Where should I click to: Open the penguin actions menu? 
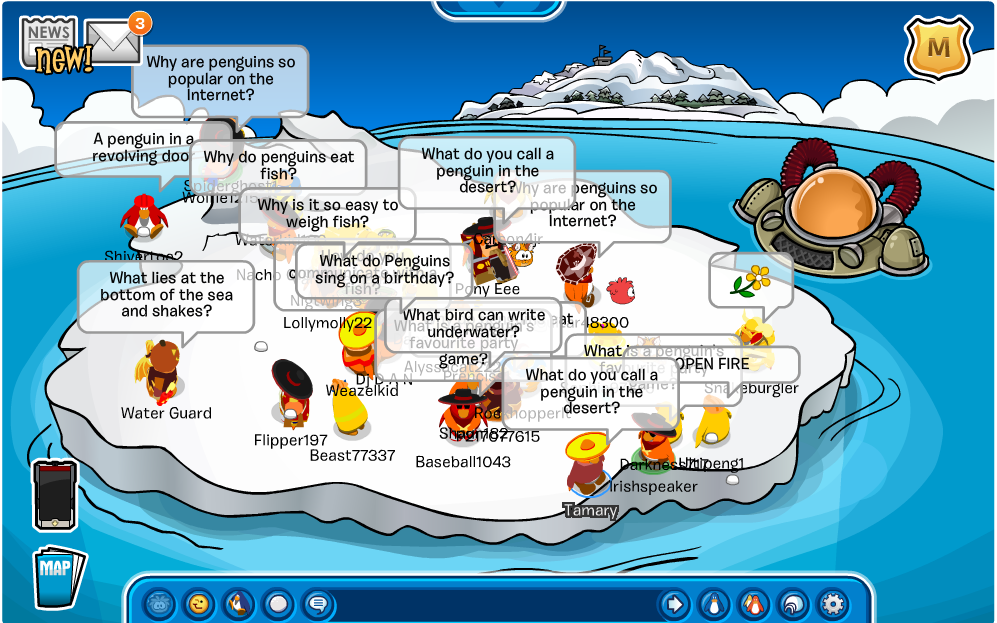click(x=239, y=604)
